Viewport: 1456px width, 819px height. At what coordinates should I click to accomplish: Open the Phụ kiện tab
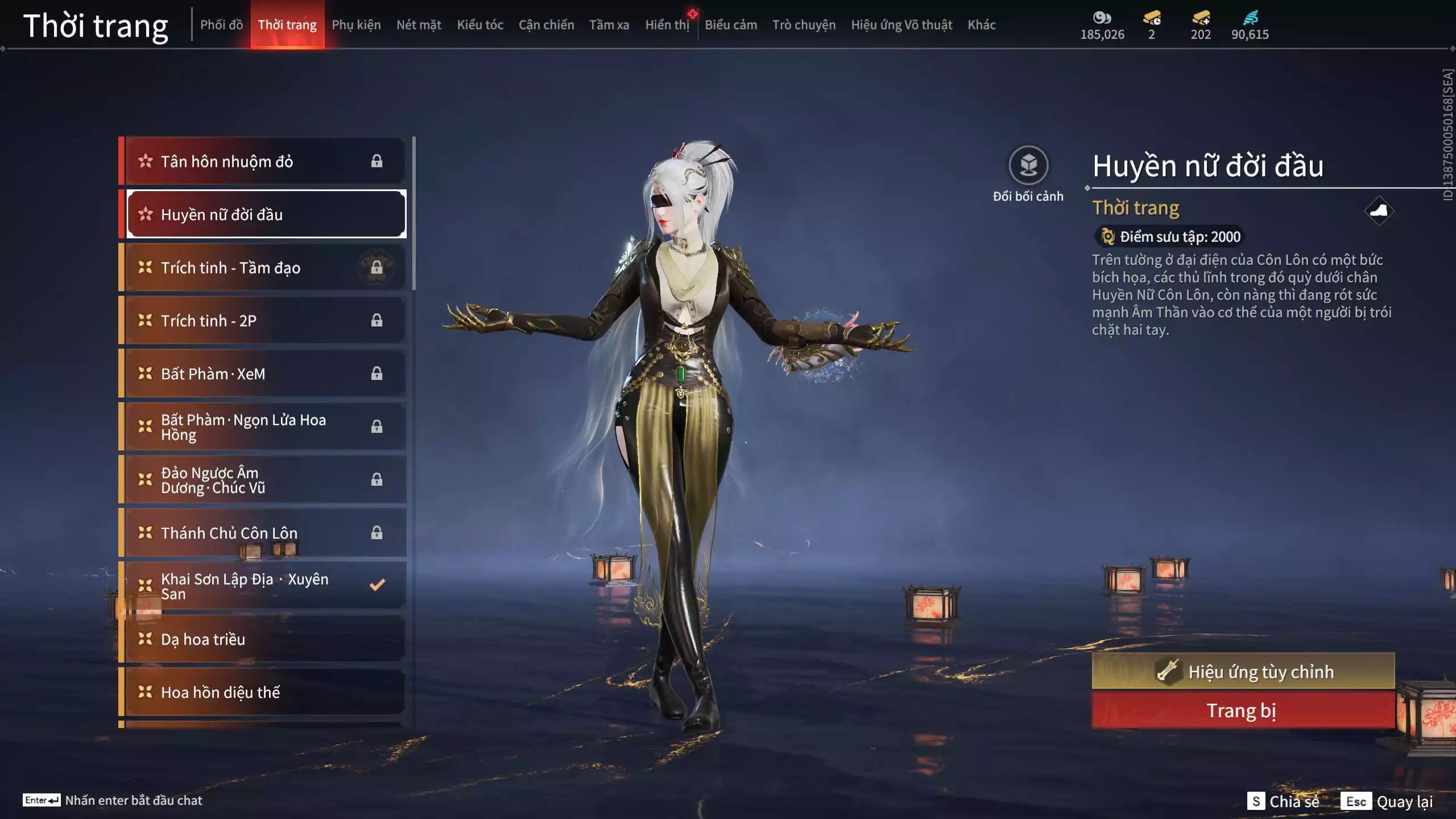tap(356, 25)
